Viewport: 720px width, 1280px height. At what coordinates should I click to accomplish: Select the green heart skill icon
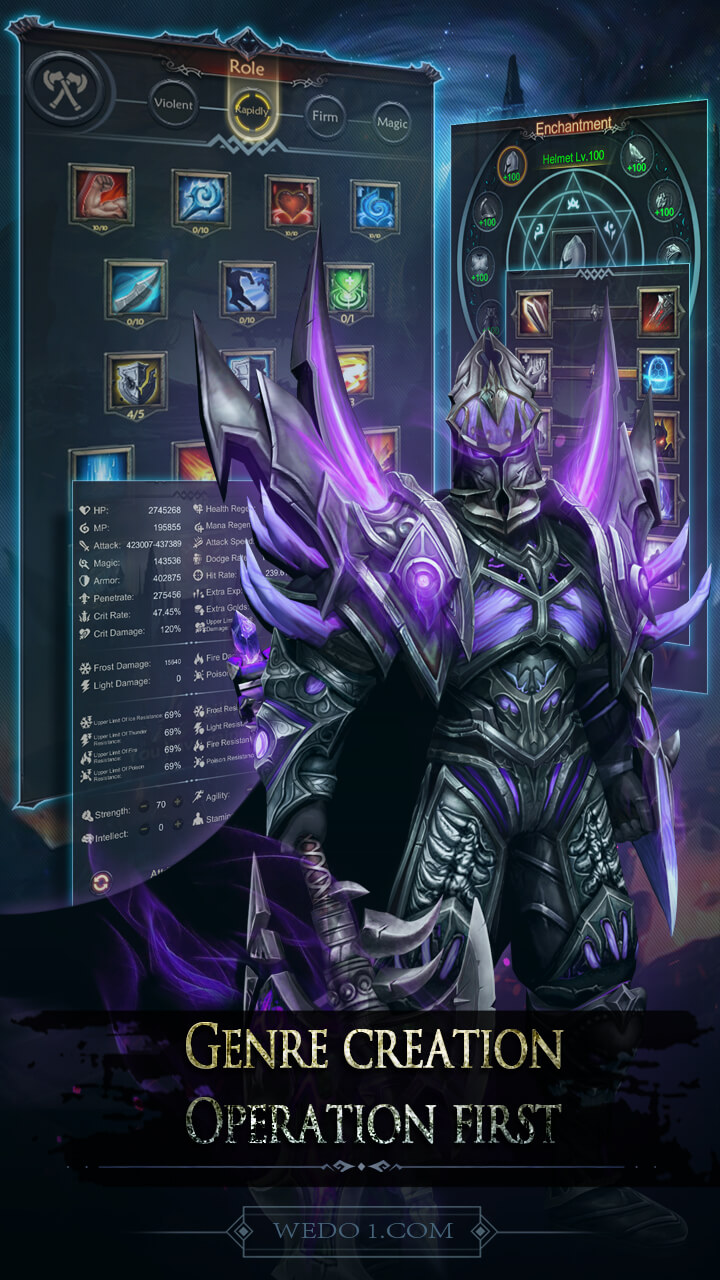(x=348, y=292)
